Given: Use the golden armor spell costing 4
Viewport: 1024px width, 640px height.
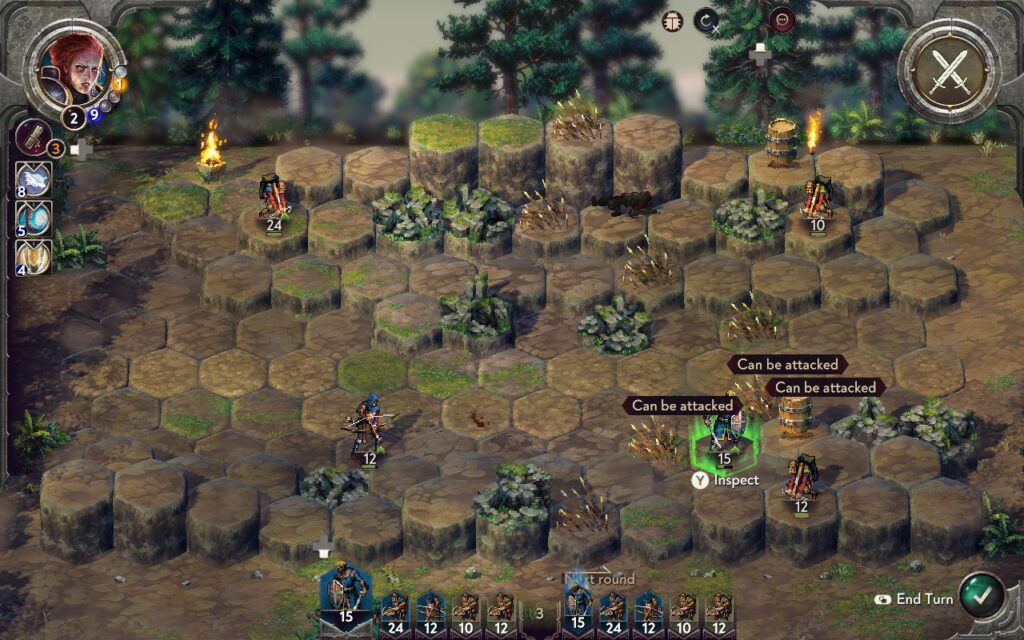Looking at the screenshot, I should coord(34,257).
